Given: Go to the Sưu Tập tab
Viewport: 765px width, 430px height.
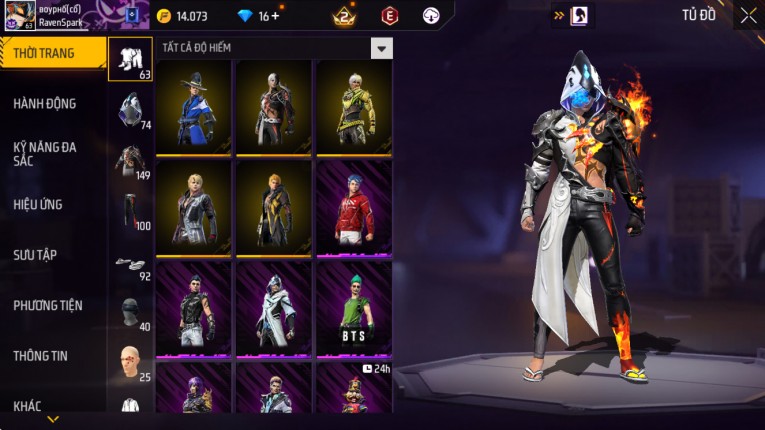Looking at the screenshot, I should click(x=35, y=254).
